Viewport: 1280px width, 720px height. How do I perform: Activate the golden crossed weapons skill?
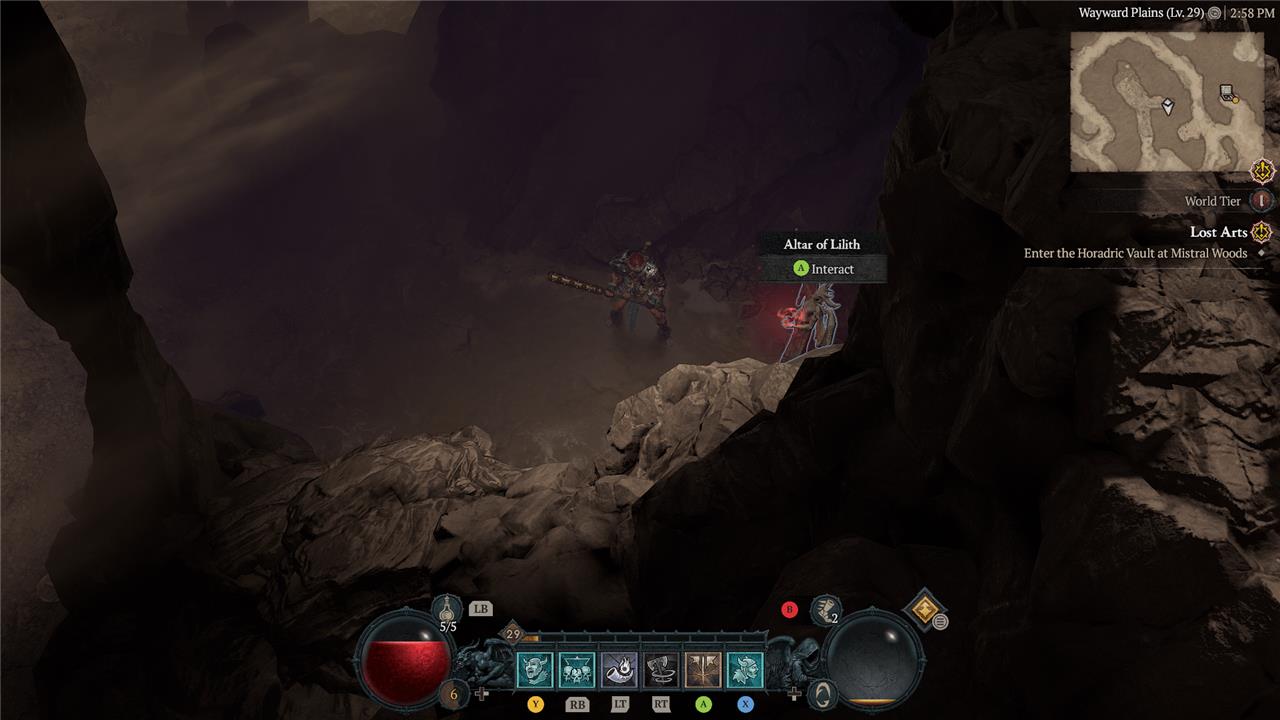703,669
